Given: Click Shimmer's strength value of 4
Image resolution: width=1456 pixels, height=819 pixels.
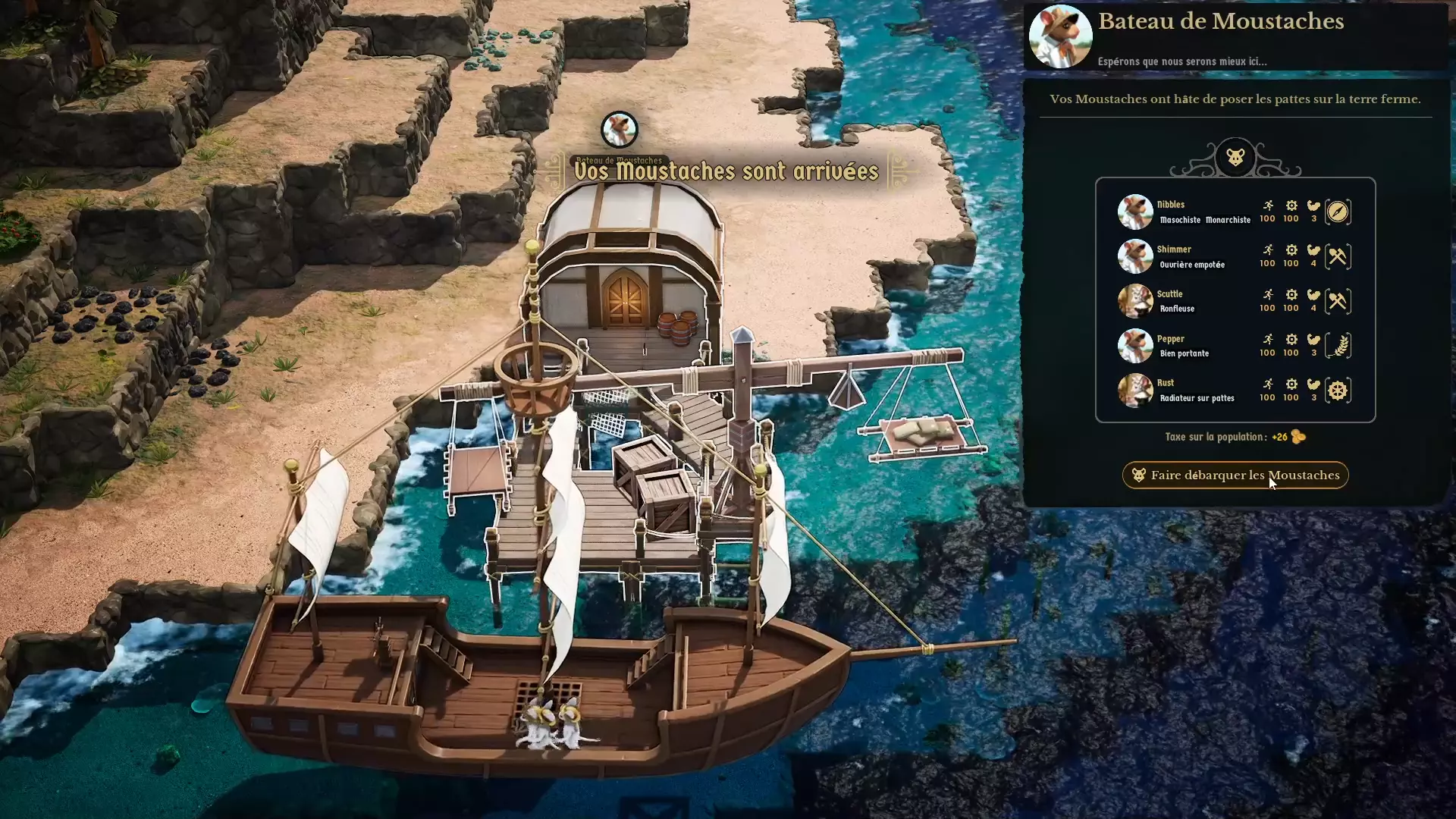Looking at the screenshot, I should pyautogui.click(x=1313, y=263).
